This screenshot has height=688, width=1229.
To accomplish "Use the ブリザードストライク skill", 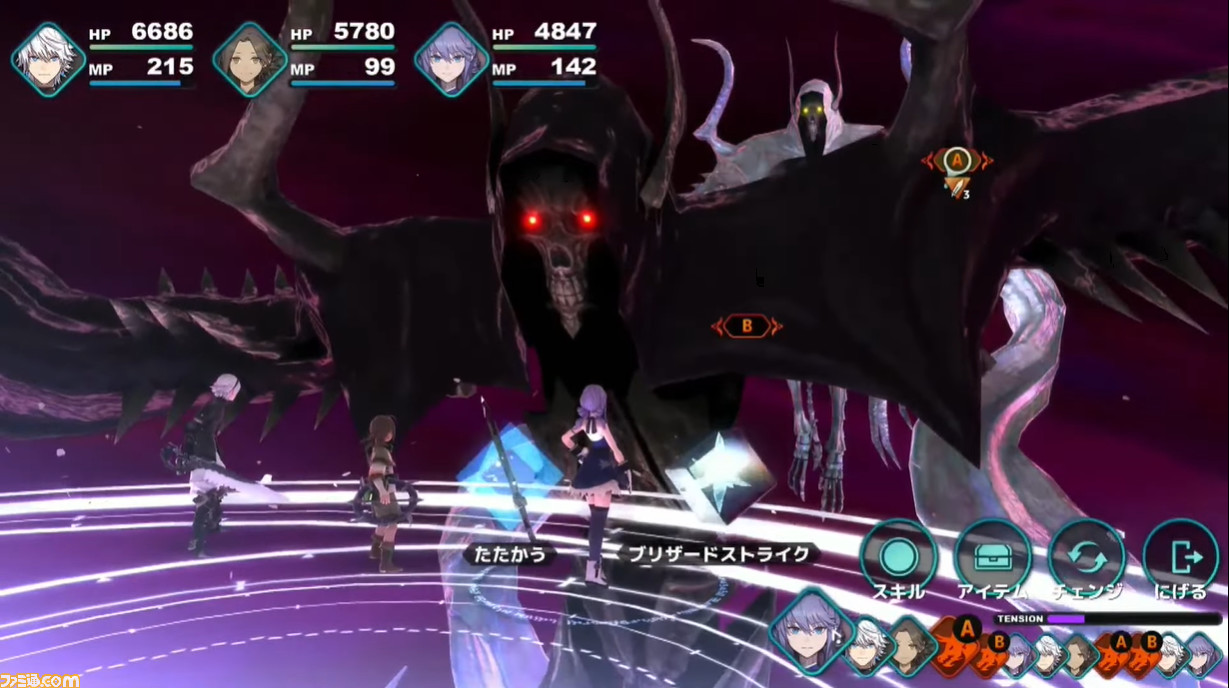I will tap(717, 553).
